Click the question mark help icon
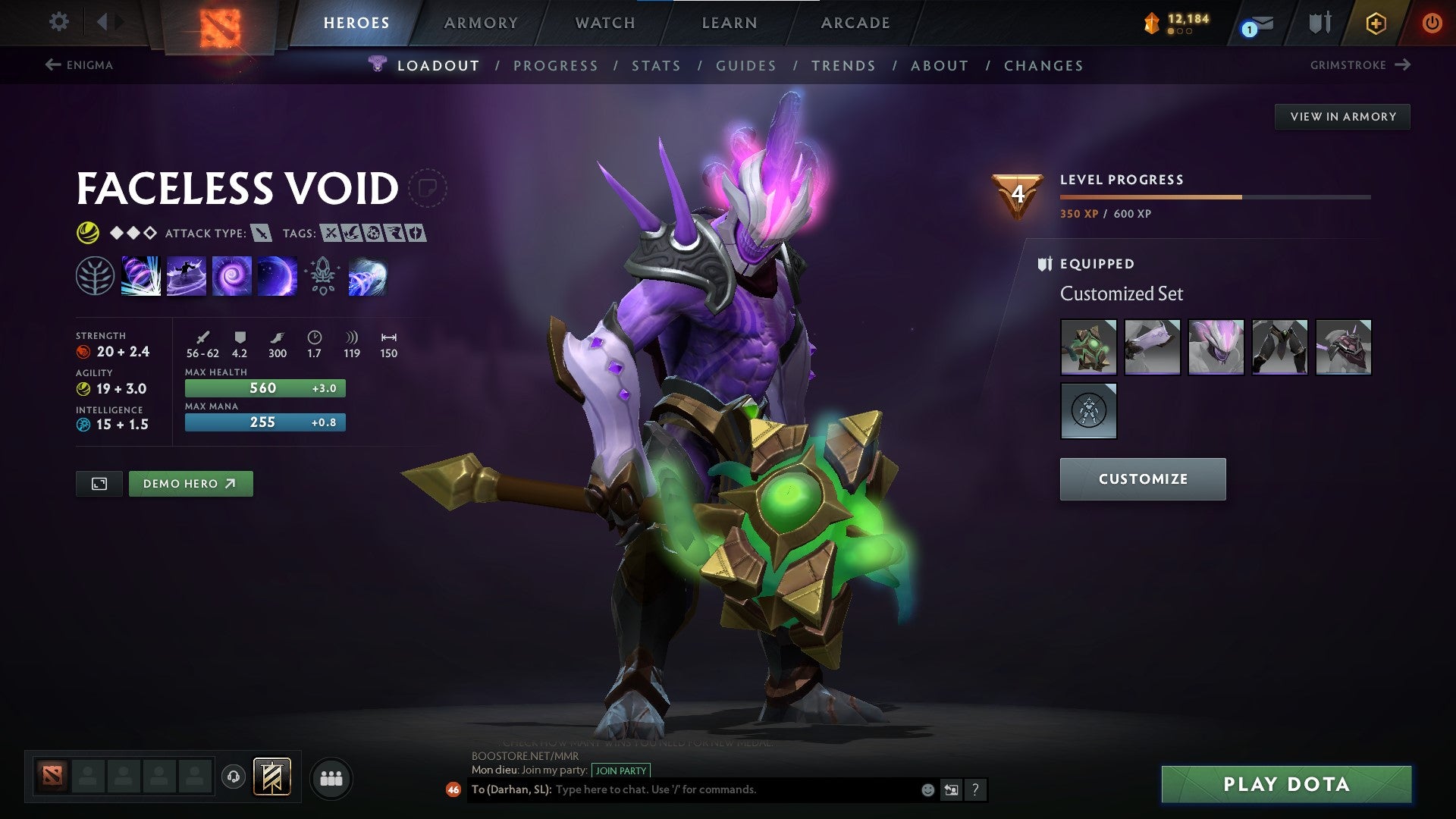 [x=975, y=789]
